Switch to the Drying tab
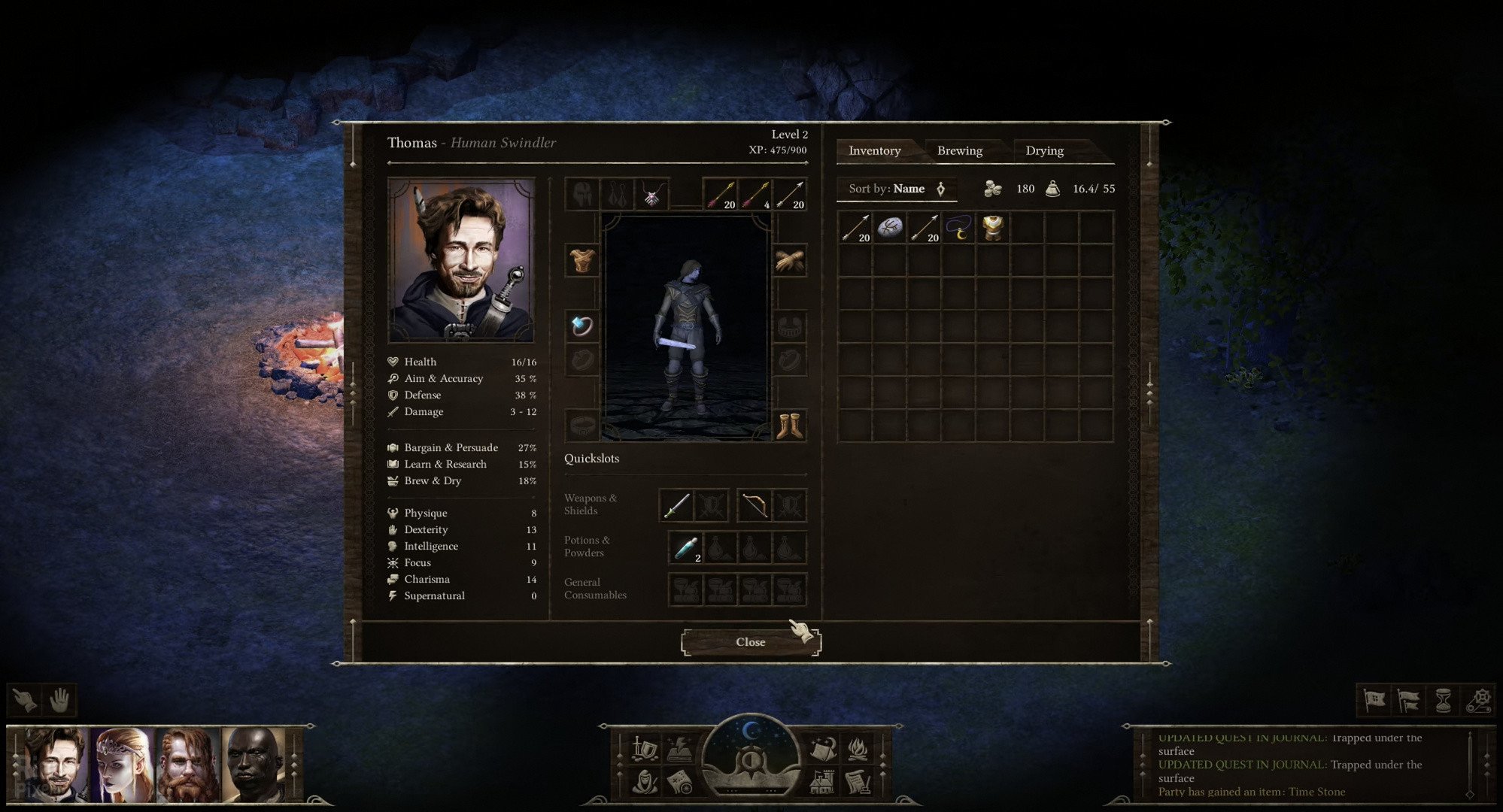The image size is (1503, 812). click(1046, 150)
